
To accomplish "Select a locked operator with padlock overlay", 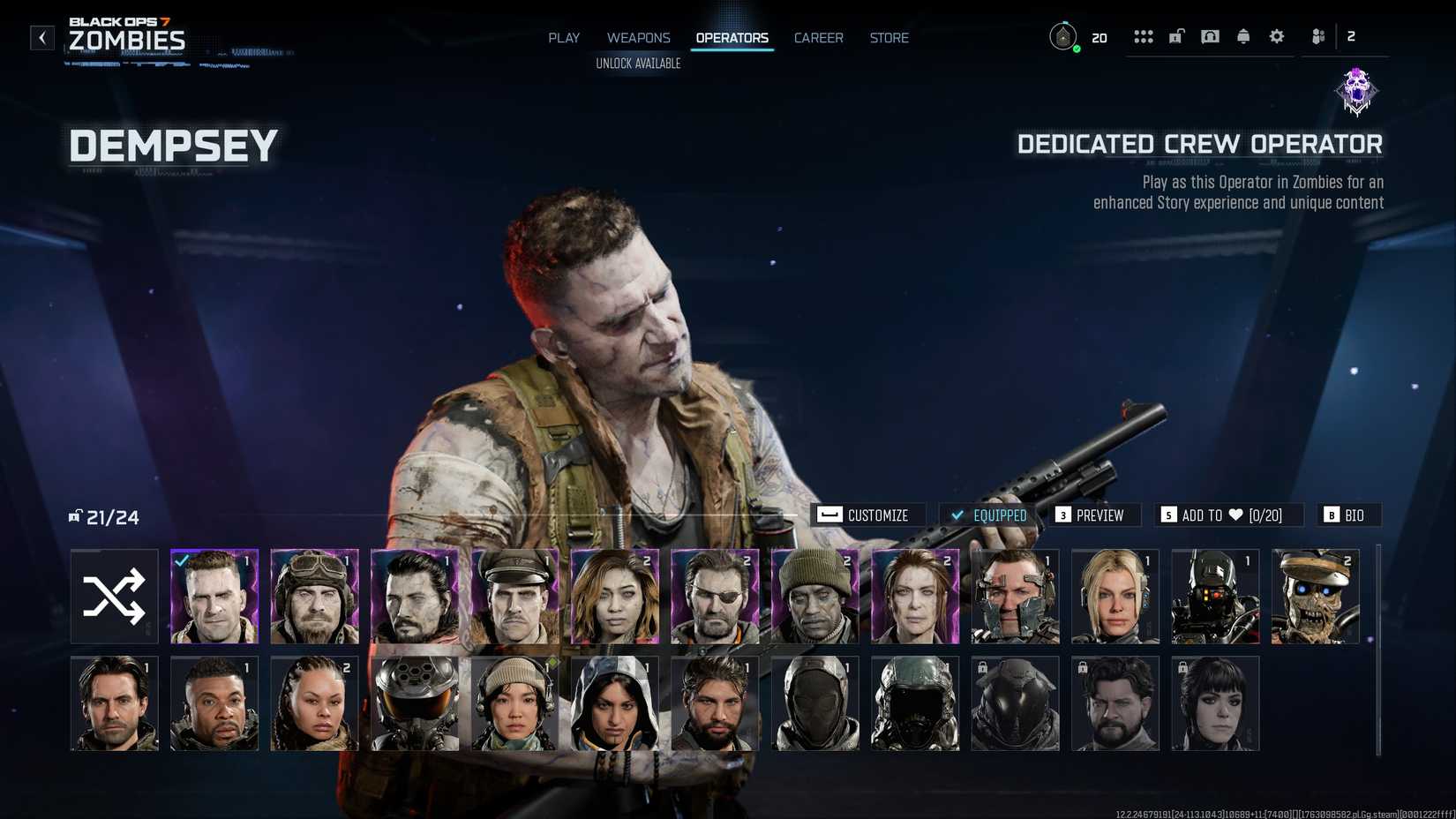I will tap(1015, 703).
